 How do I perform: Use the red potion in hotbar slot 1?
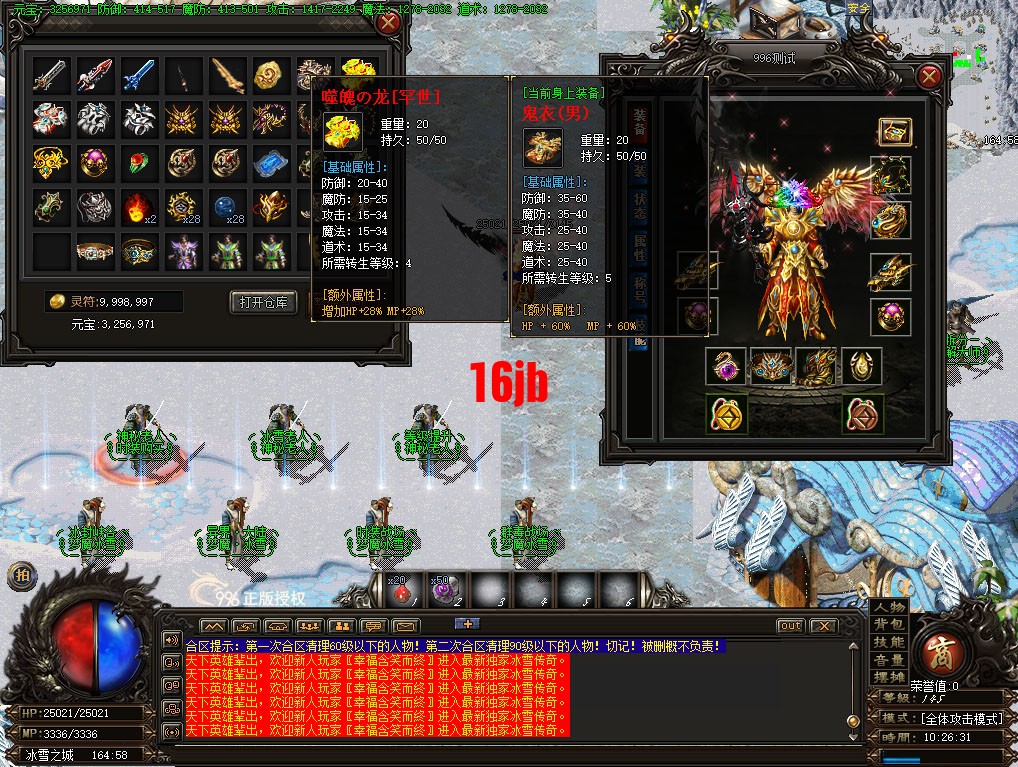pyautogui.click(x=403, y=592)
